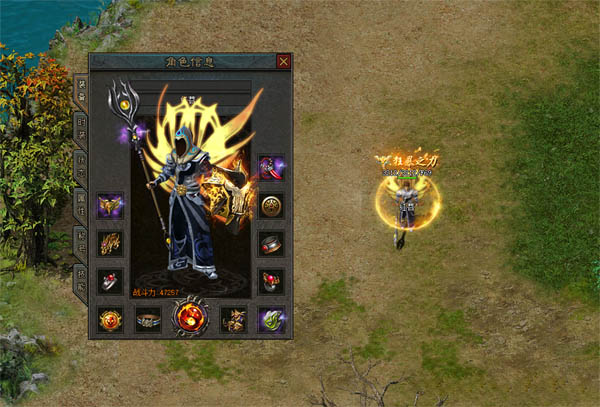Select the blue-trimmed belt slot
The image size is (600, 407).
tap(148, 319)
